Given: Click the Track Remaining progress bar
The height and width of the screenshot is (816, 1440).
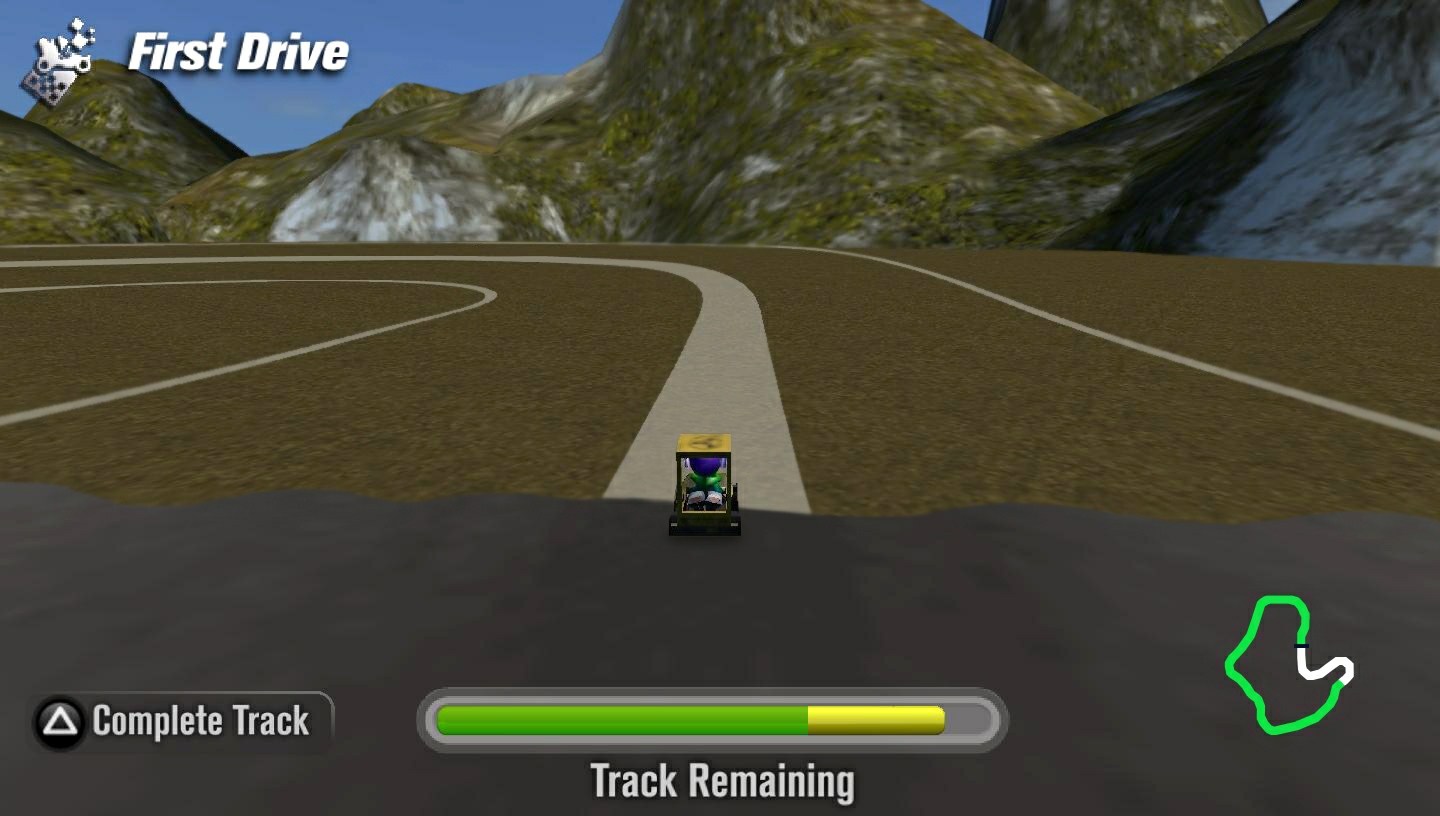Looking at the screenshot, I should coord(710,718).
